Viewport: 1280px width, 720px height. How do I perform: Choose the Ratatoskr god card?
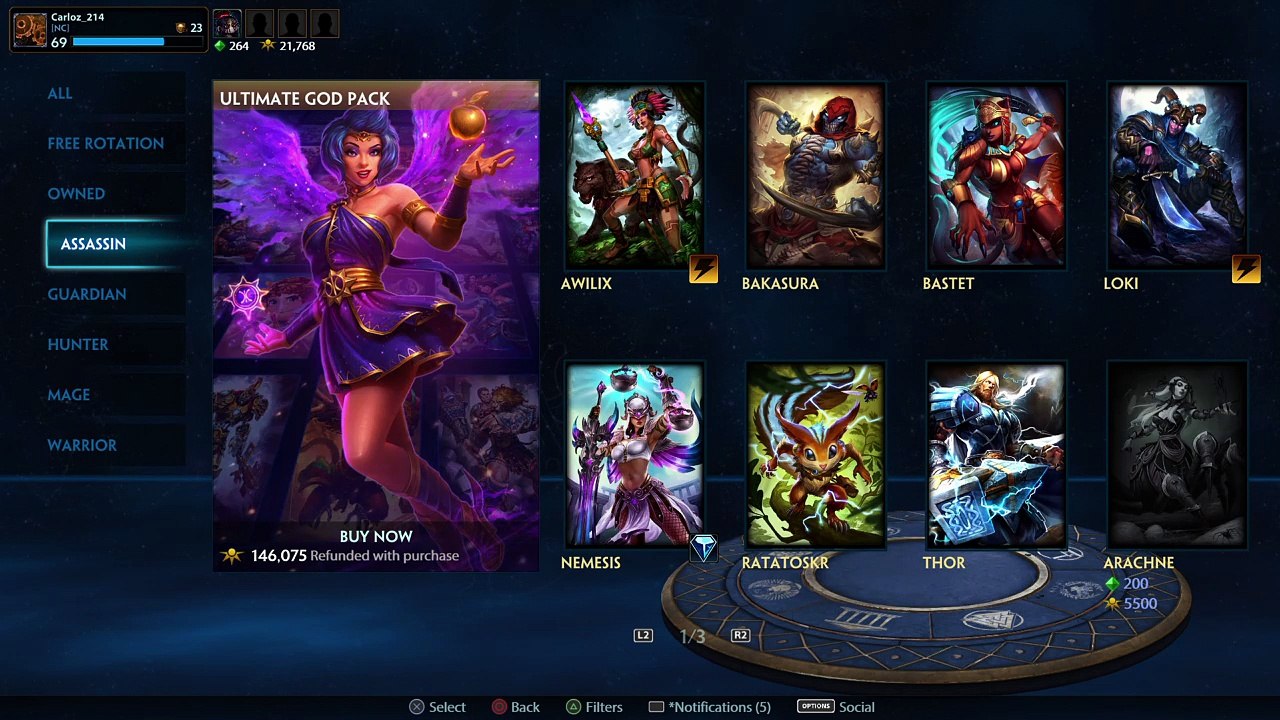[x=815, y=456]
